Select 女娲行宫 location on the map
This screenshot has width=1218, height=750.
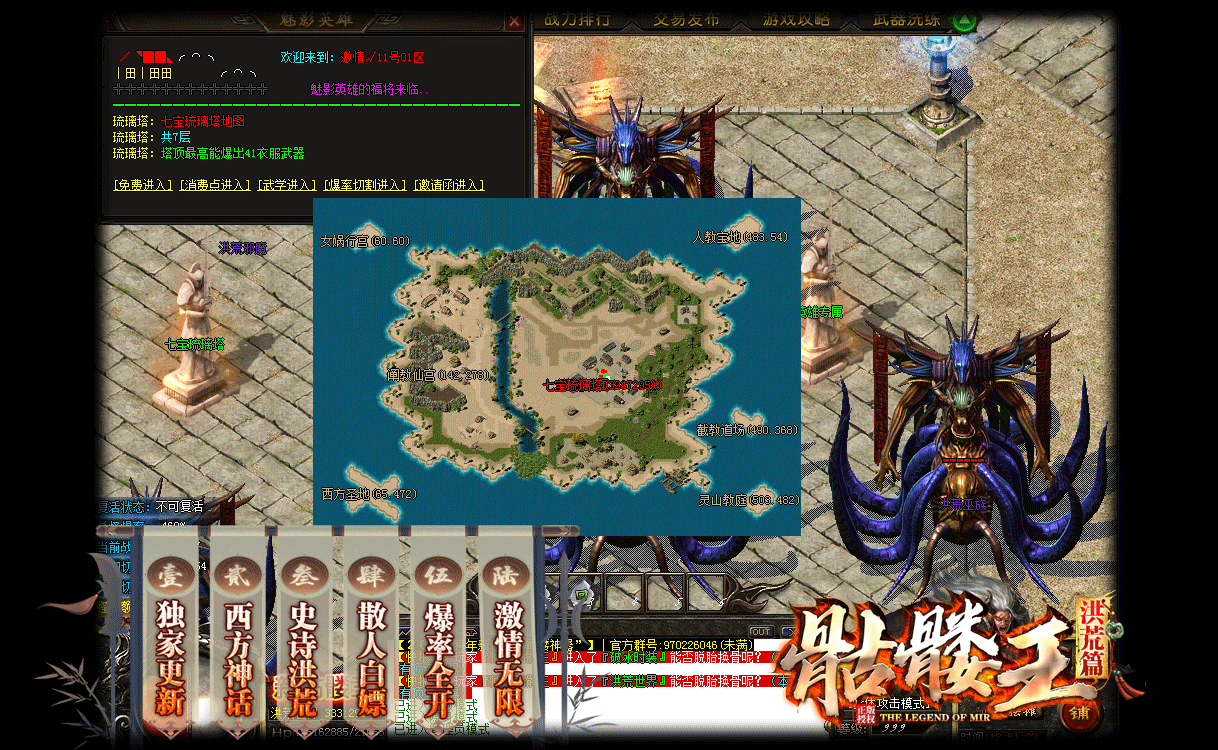[x=365, y=241]
